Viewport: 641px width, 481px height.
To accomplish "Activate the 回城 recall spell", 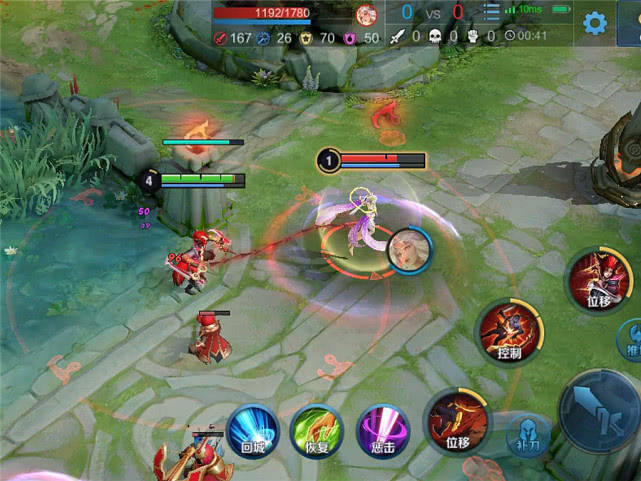I will pyautogui.click(x=251, y=430).
